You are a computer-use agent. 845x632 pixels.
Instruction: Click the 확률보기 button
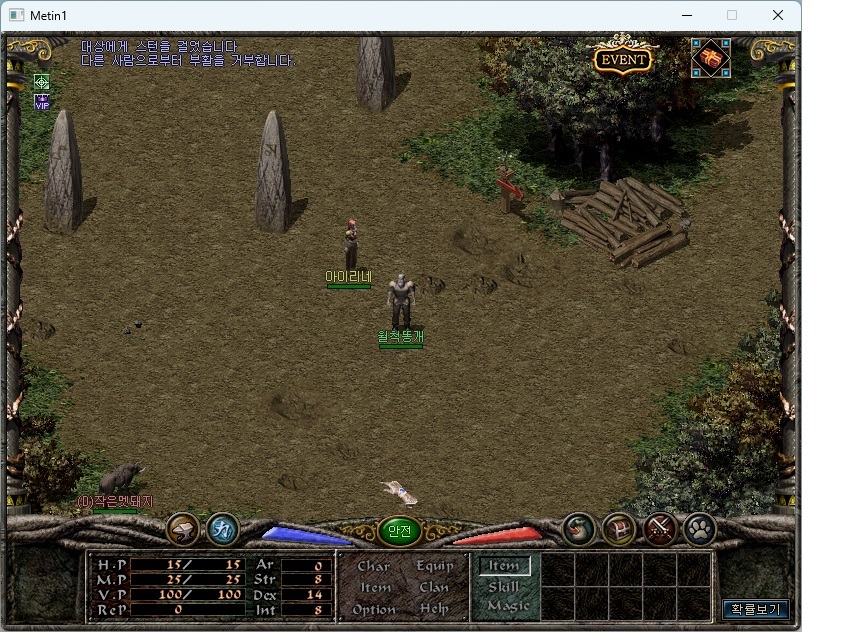pos(756,608)
